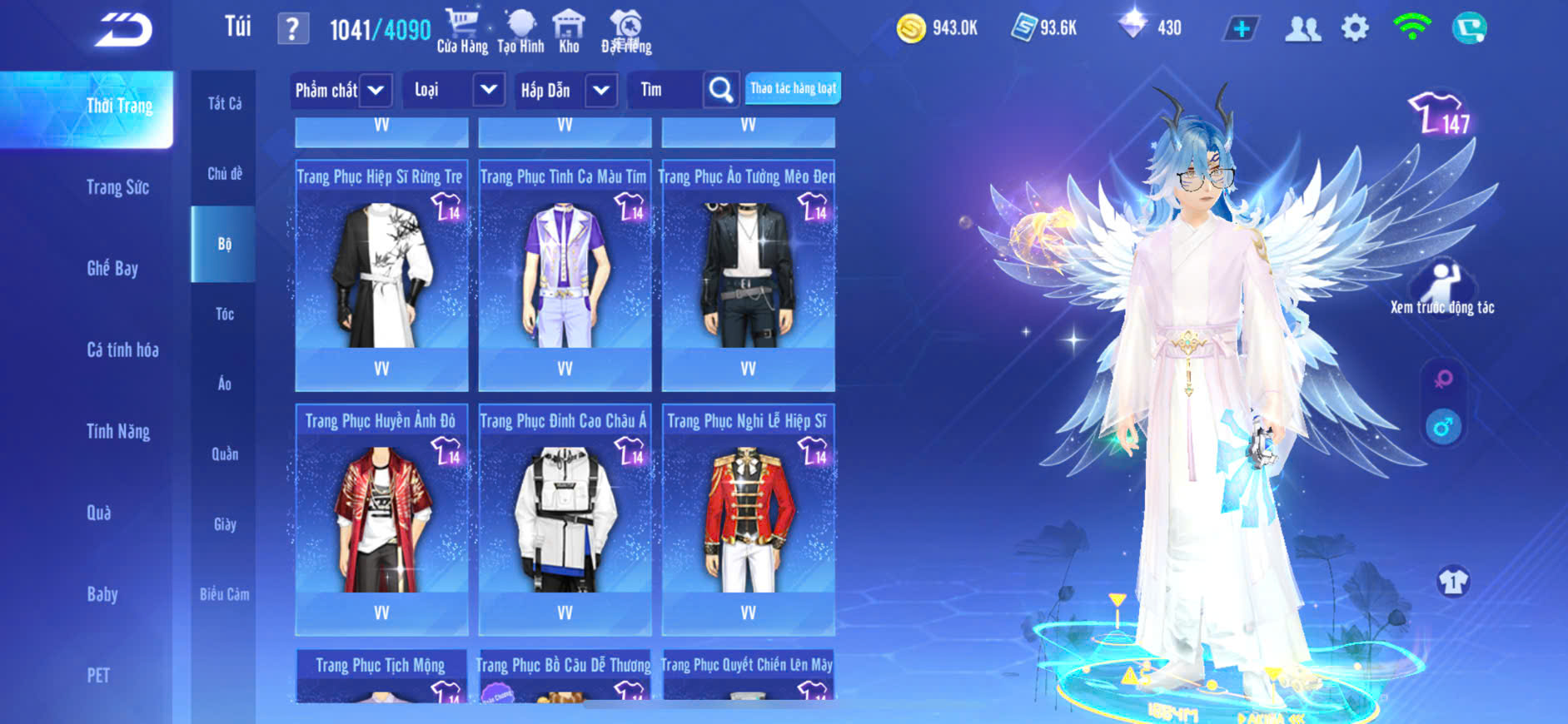Activate Thao tác hàng loạt batch button

coord(793,88)
